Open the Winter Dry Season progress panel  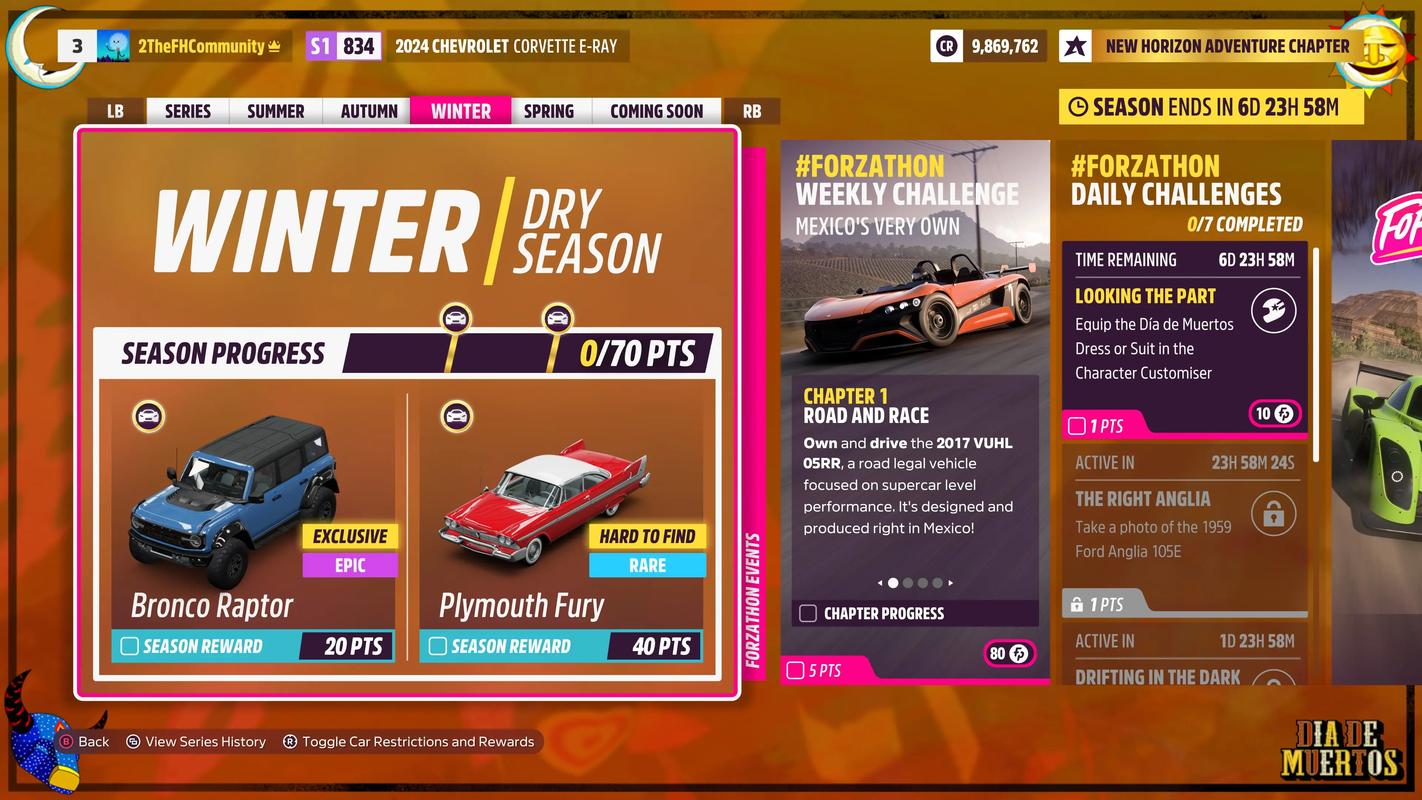(407, 240)
